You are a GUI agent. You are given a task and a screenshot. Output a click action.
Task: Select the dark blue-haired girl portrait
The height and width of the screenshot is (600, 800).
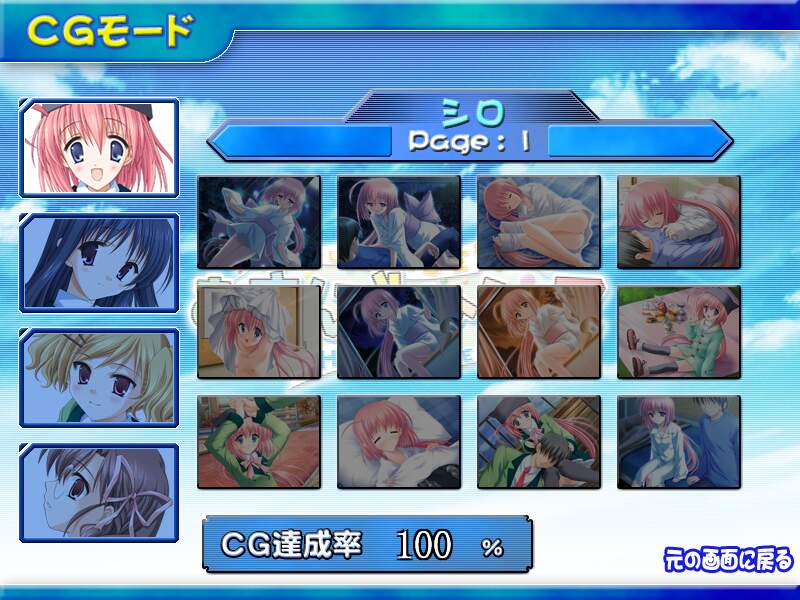point(99,263)
